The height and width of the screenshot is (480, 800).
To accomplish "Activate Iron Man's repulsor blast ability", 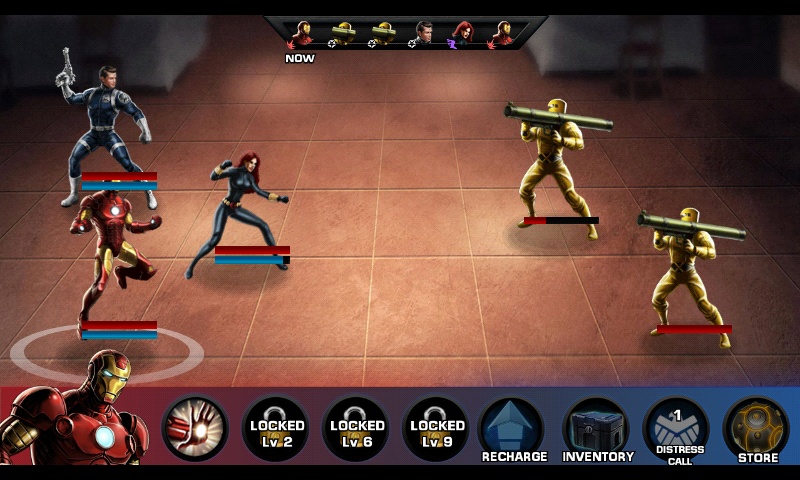I will [195, 429].
